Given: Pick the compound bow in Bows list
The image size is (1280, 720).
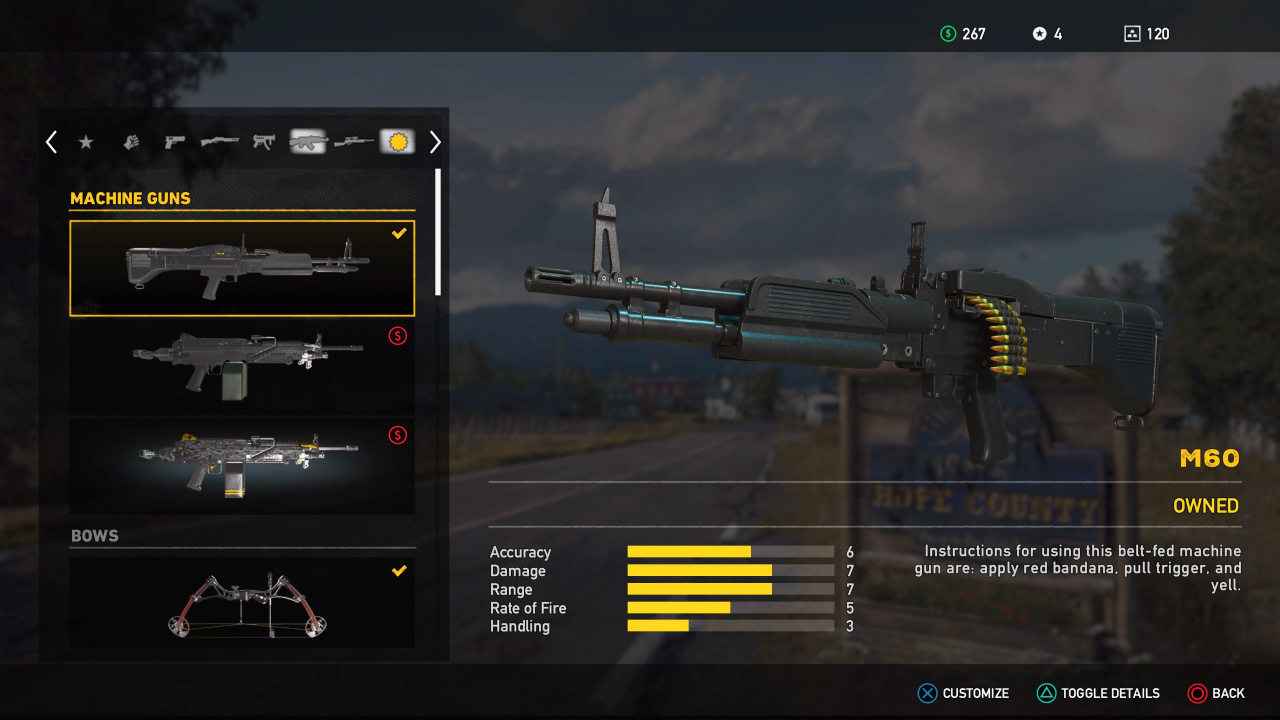Looking at the screenshot, I should (242, 603).
